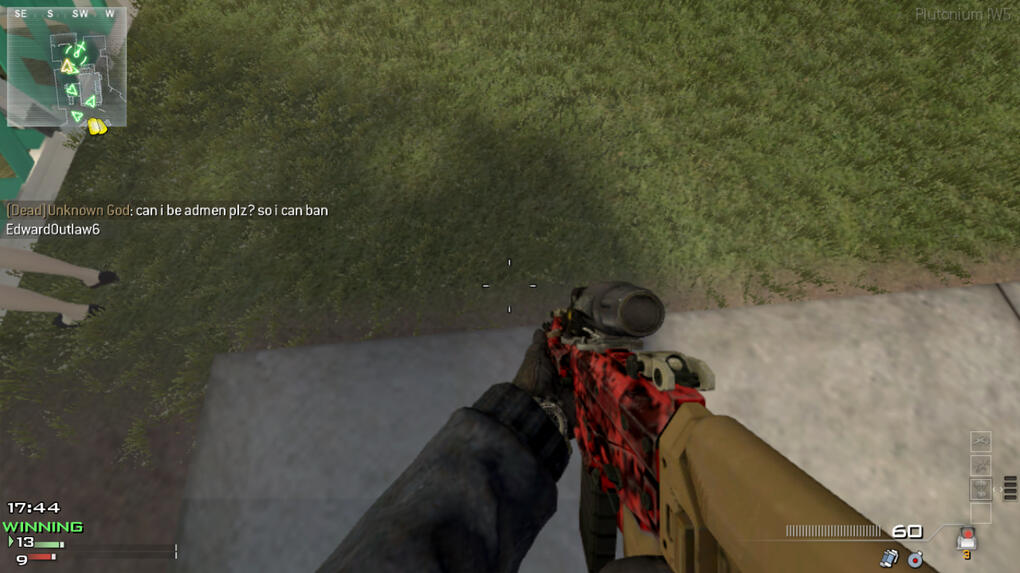Click Unknown God's chat message

point(166,211)
